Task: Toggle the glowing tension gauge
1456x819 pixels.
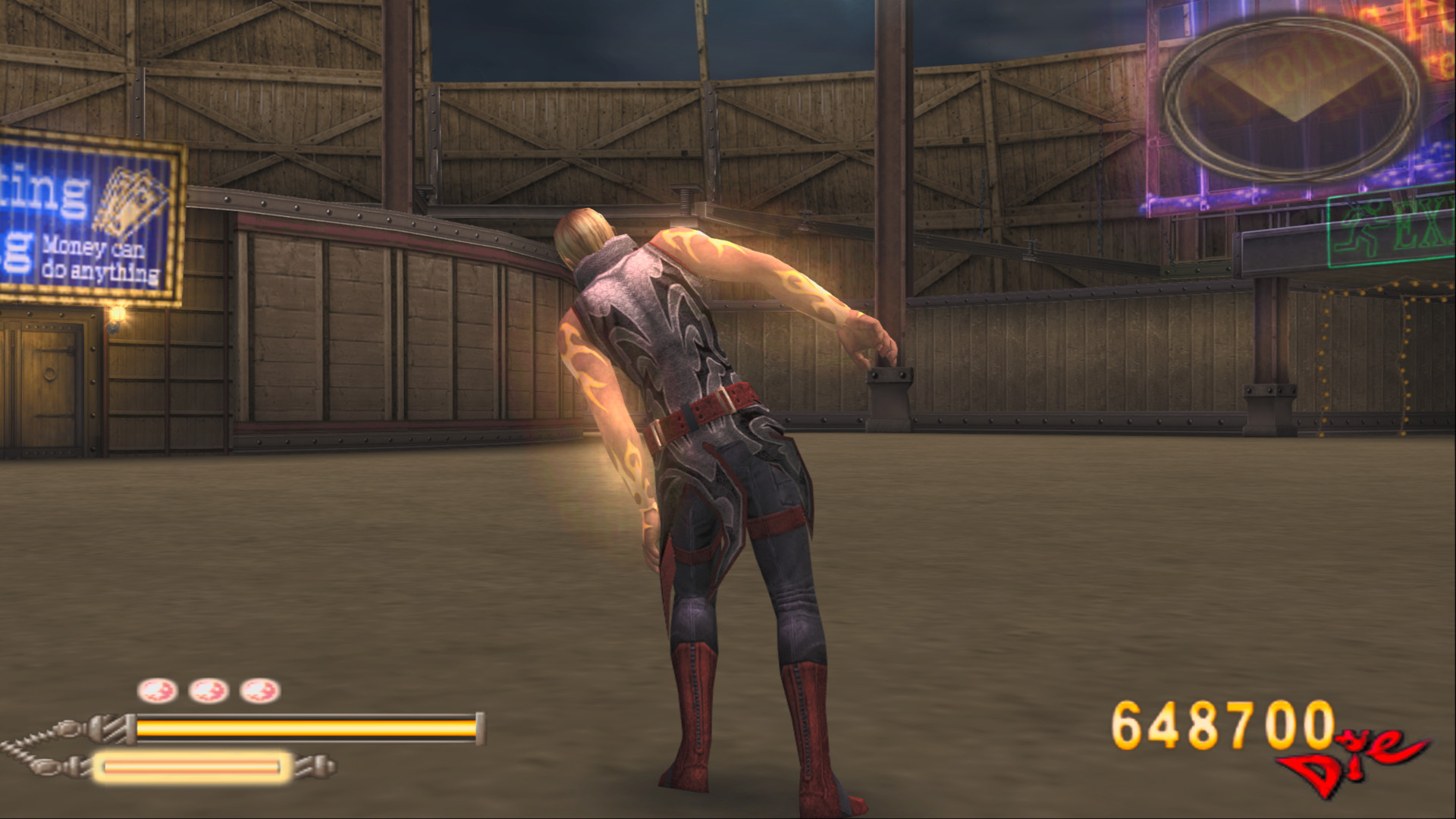Action: pyautogui.click(x=193, y=767)
